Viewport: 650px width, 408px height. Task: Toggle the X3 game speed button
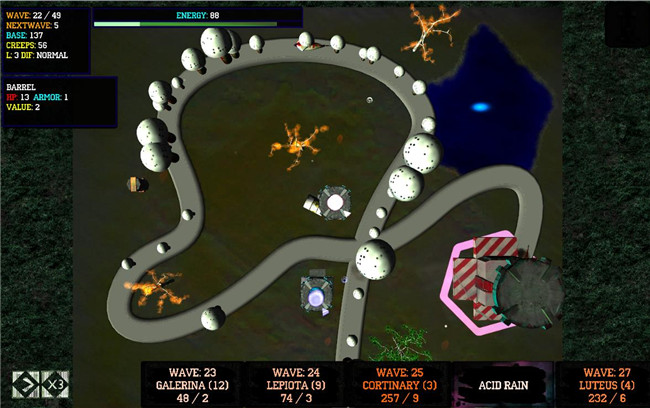55,384
